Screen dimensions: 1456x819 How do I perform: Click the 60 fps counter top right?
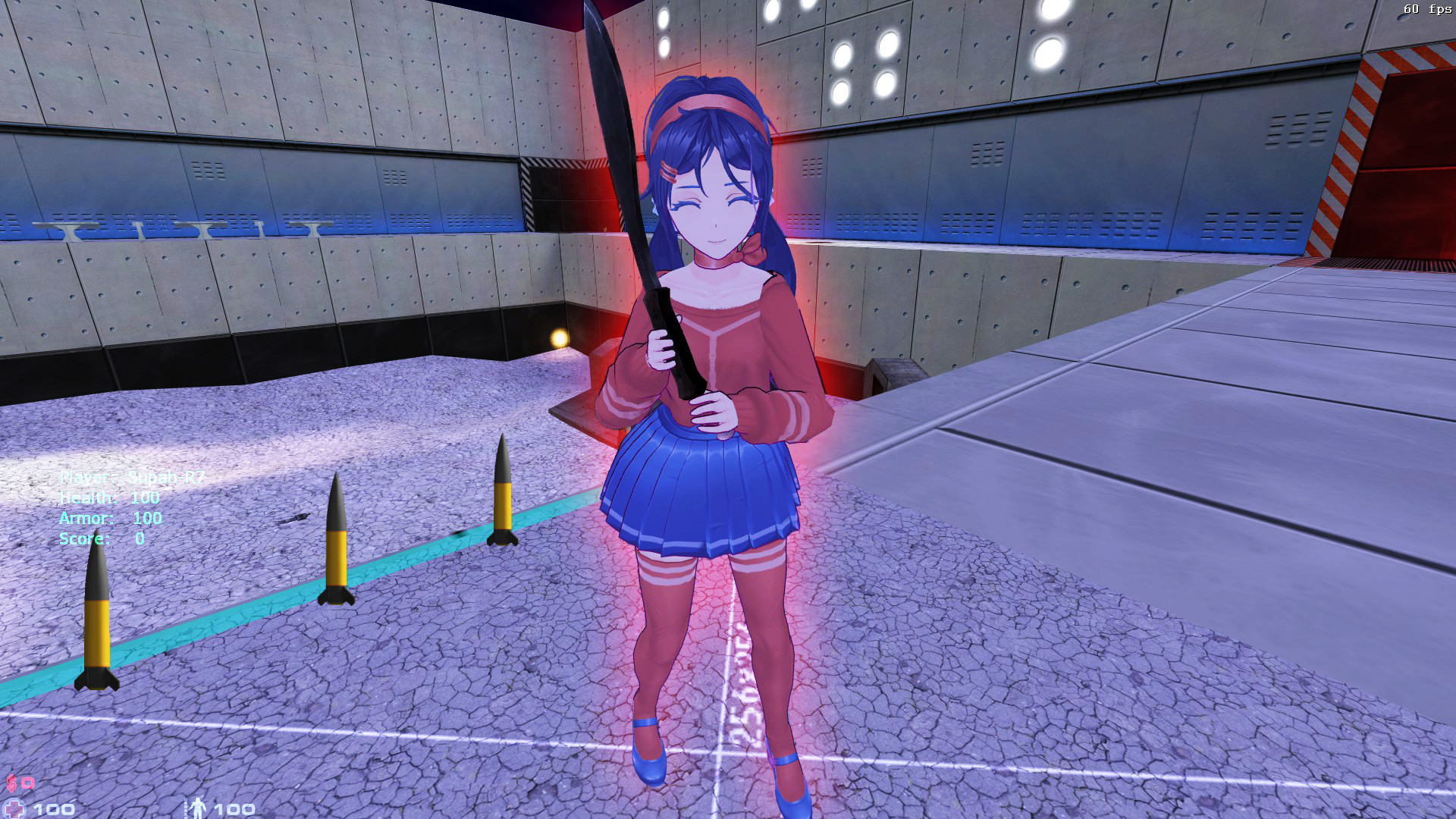pos(1428,11)
